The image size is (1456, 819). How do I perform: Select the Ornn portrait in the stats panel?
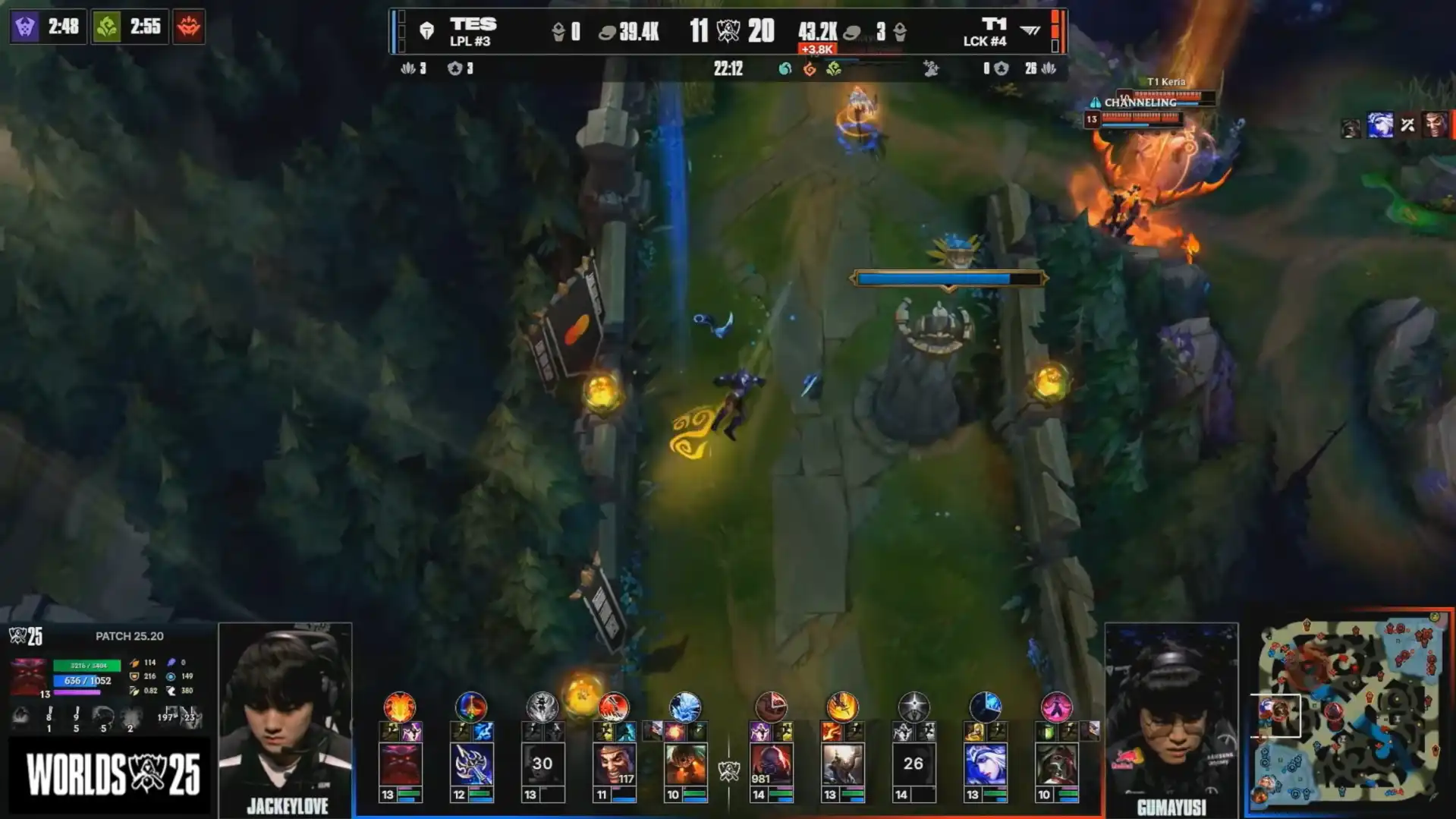click(x=30, y=676)
